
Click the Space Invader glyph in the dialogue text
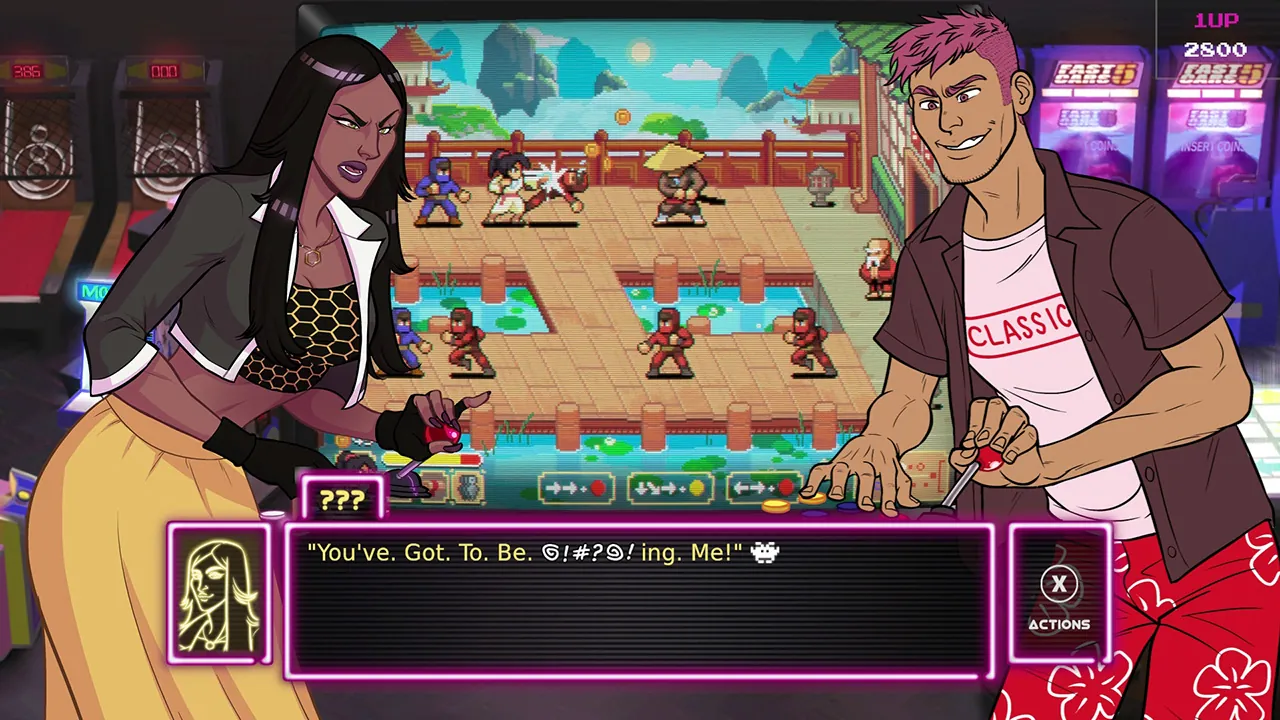(x=764, y=552)
